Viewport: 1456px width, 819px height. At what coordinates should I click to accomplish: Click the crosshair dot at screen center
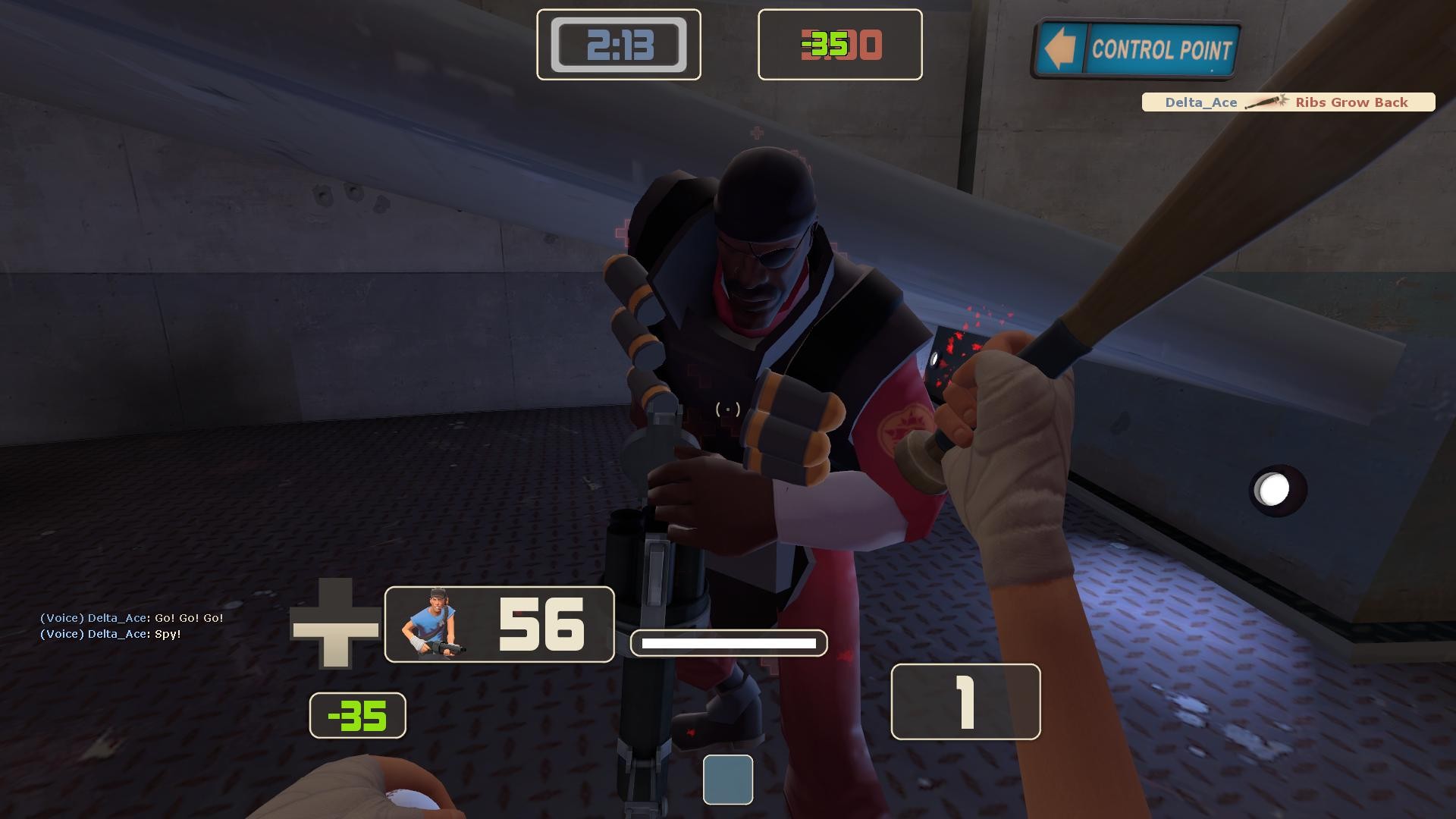[x=727, y=409]
